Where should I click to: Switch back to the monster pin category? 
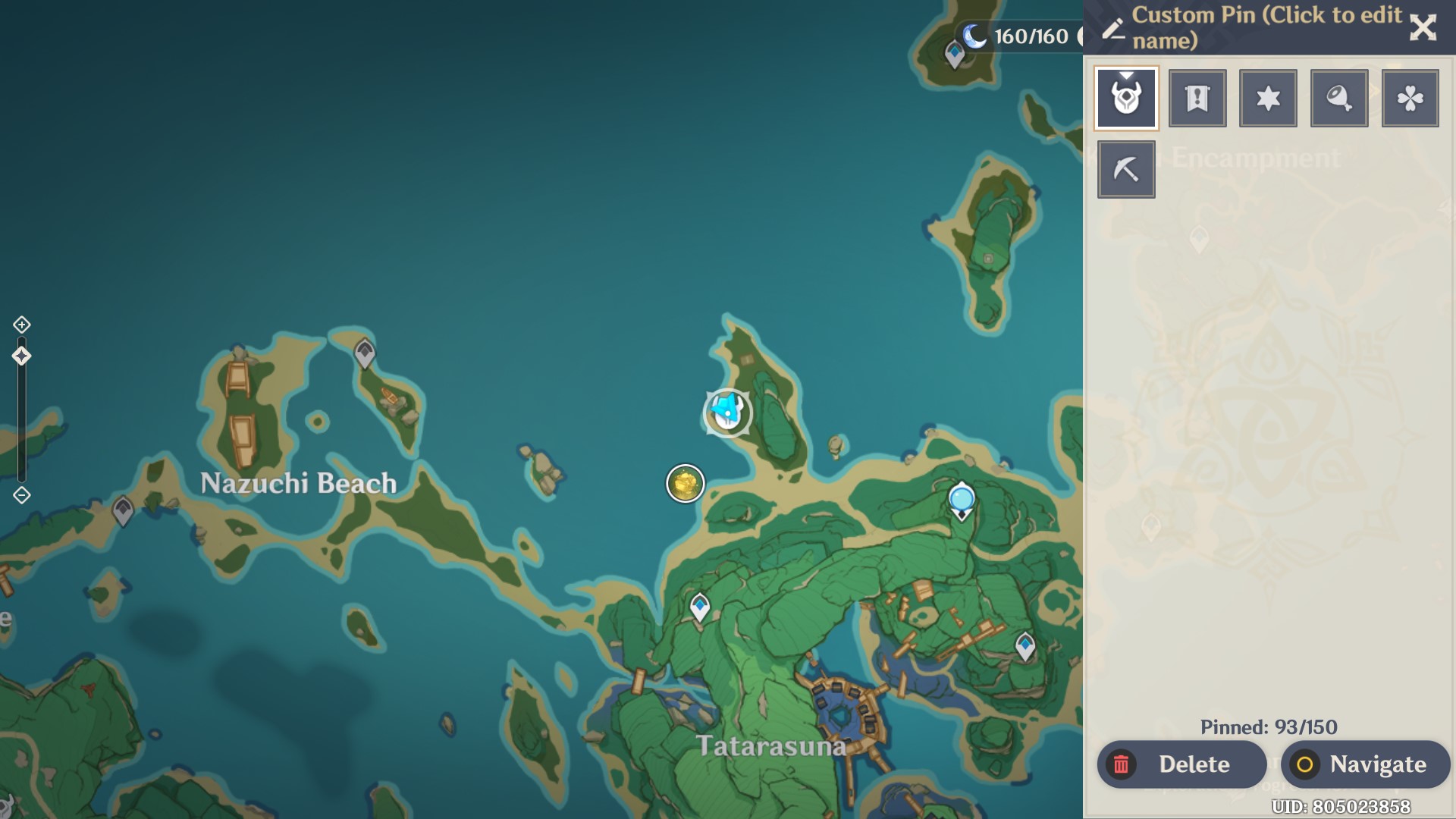[x=1125, y=97]
